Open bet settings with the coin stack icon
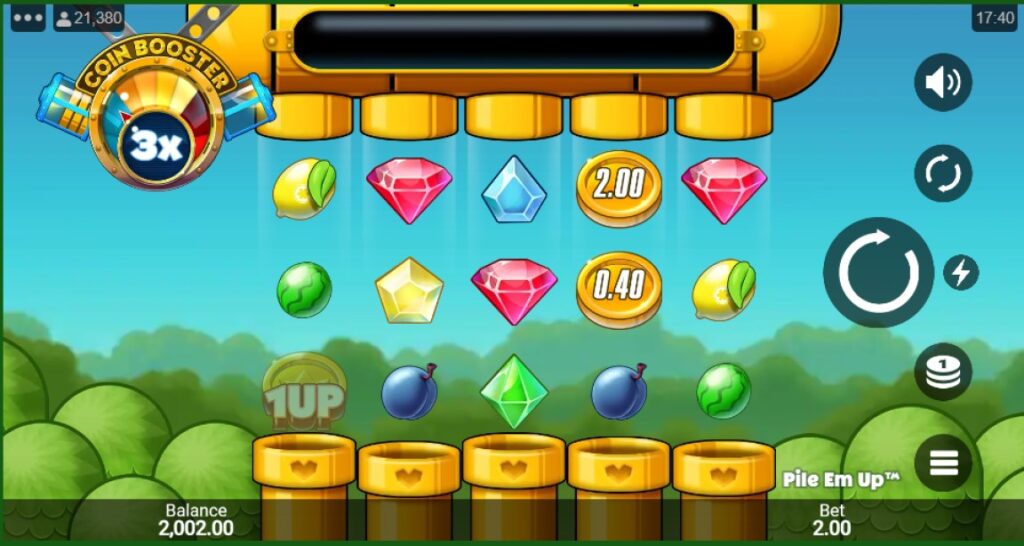The width and height of the screenshot is (1024, 546). tap(942, 372)
